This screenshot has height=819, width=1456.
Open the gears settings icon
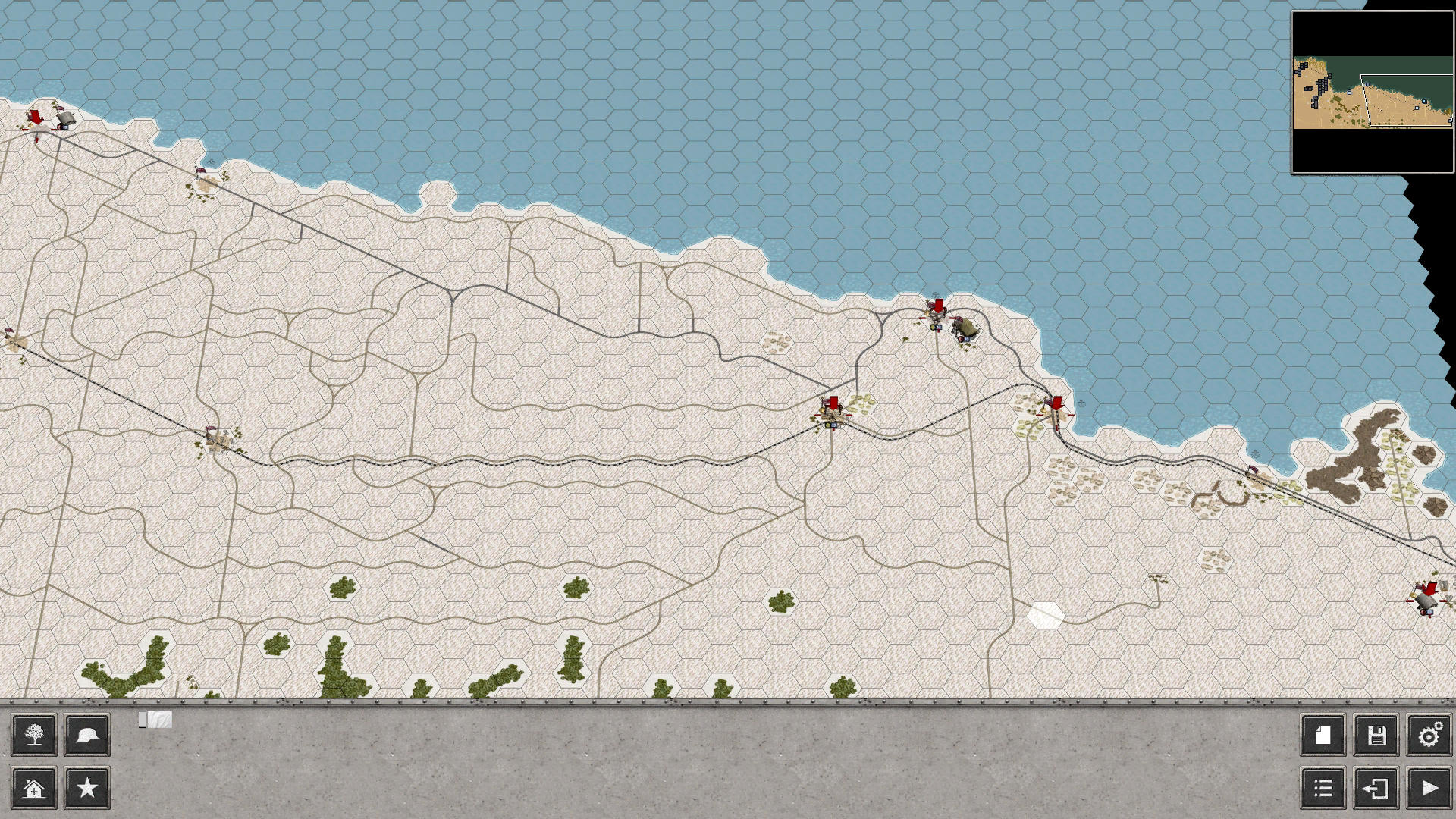tap(1429, 735)
